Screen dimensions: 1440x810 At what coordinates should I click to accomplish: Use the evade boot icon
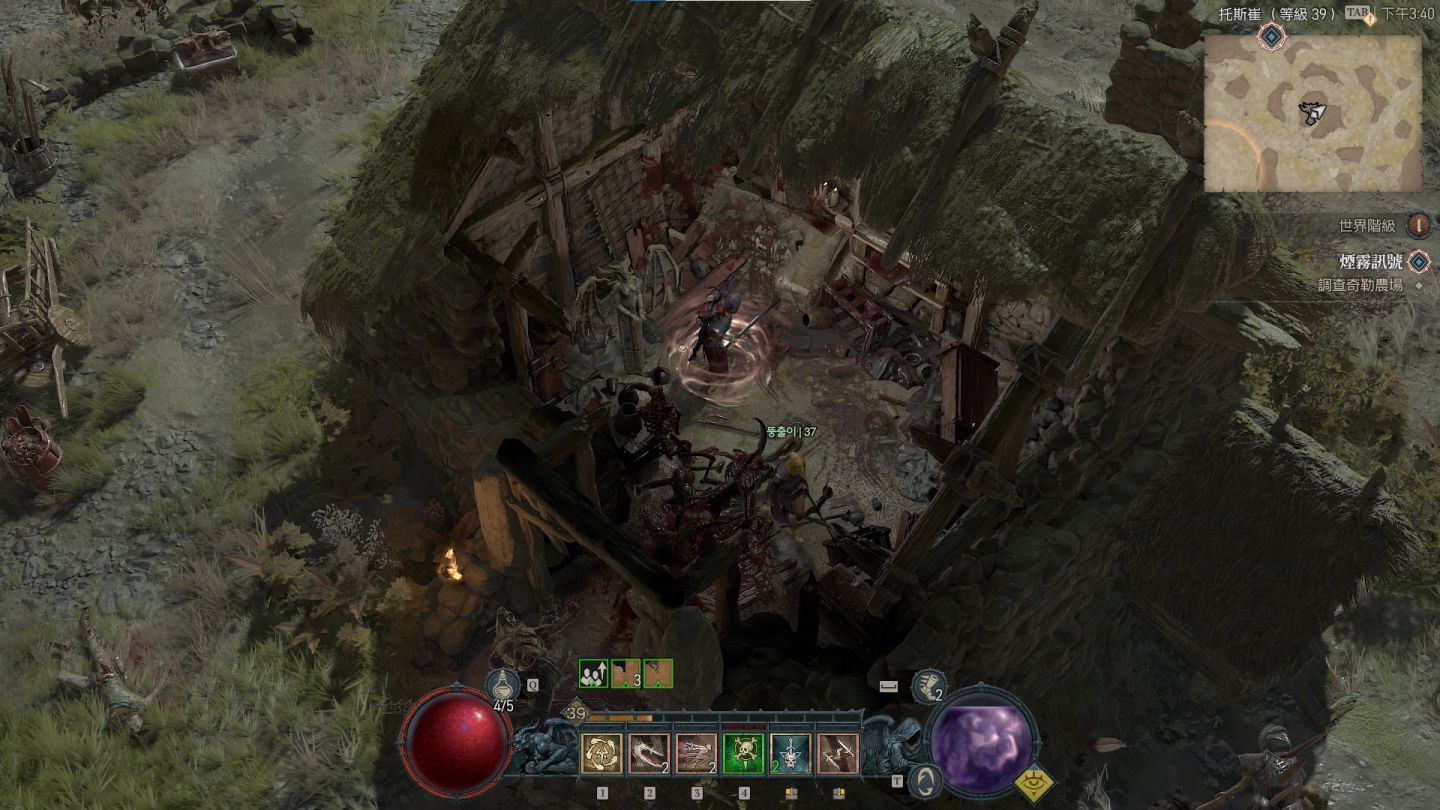click(x=929, y=686)
